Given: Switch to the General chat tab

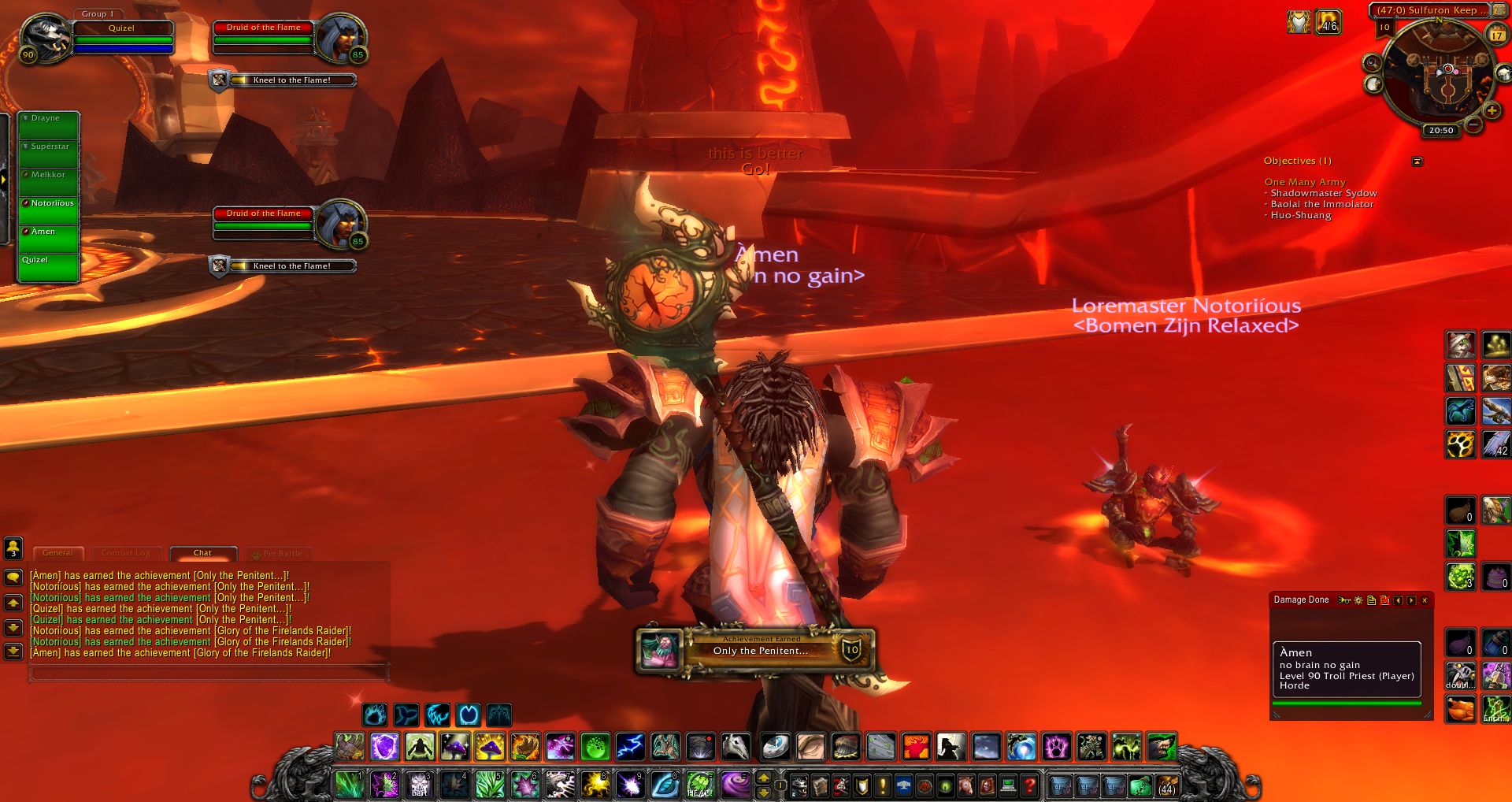Looking at the screenshot, I should [57, 553].
